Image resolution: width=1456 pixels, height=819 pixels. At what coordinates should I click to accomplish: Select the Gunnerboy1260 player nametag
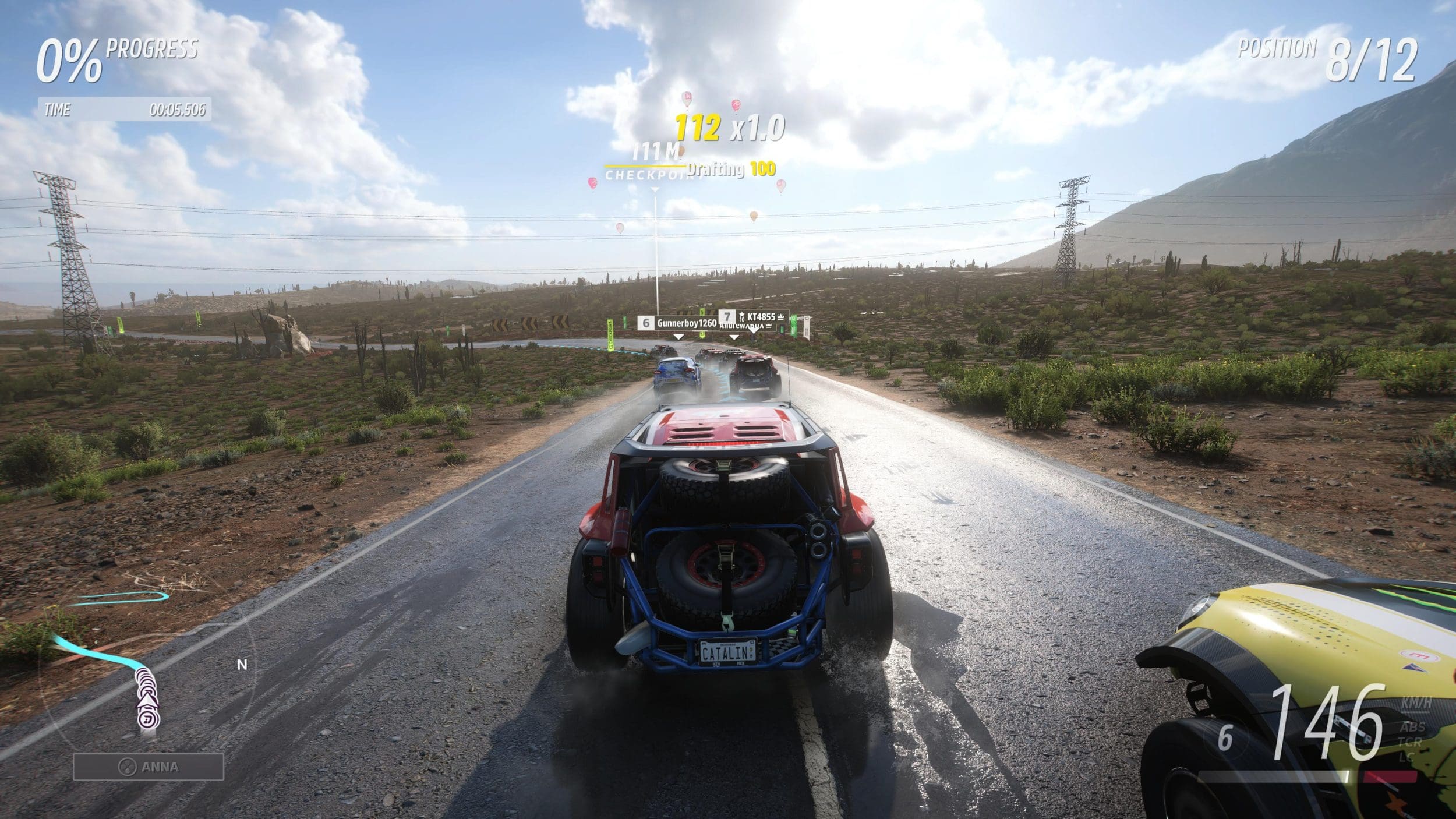678,323
